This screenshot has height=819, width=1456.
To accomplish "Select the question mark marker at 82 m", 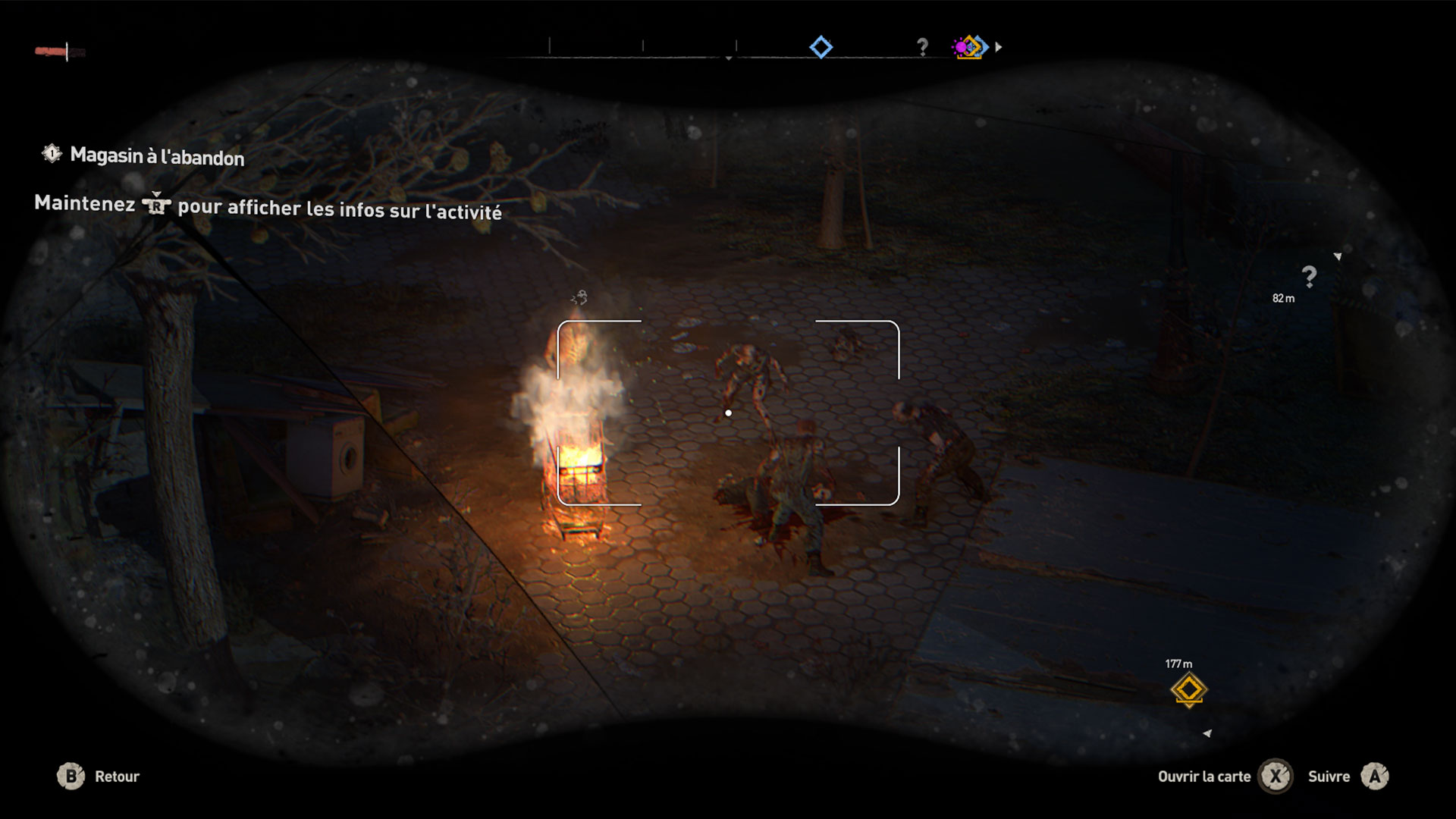I will [x=1309, y=276].
